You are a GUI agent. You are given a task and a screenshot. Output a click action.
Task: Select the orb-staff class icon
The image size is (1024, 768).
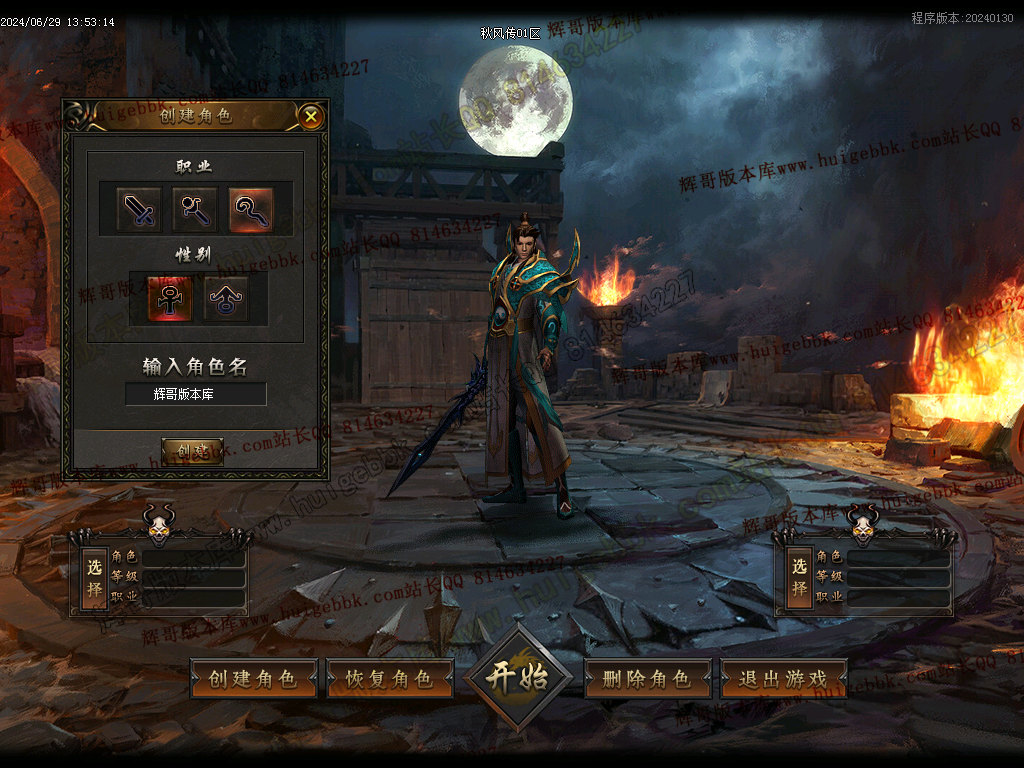(194, 209)
